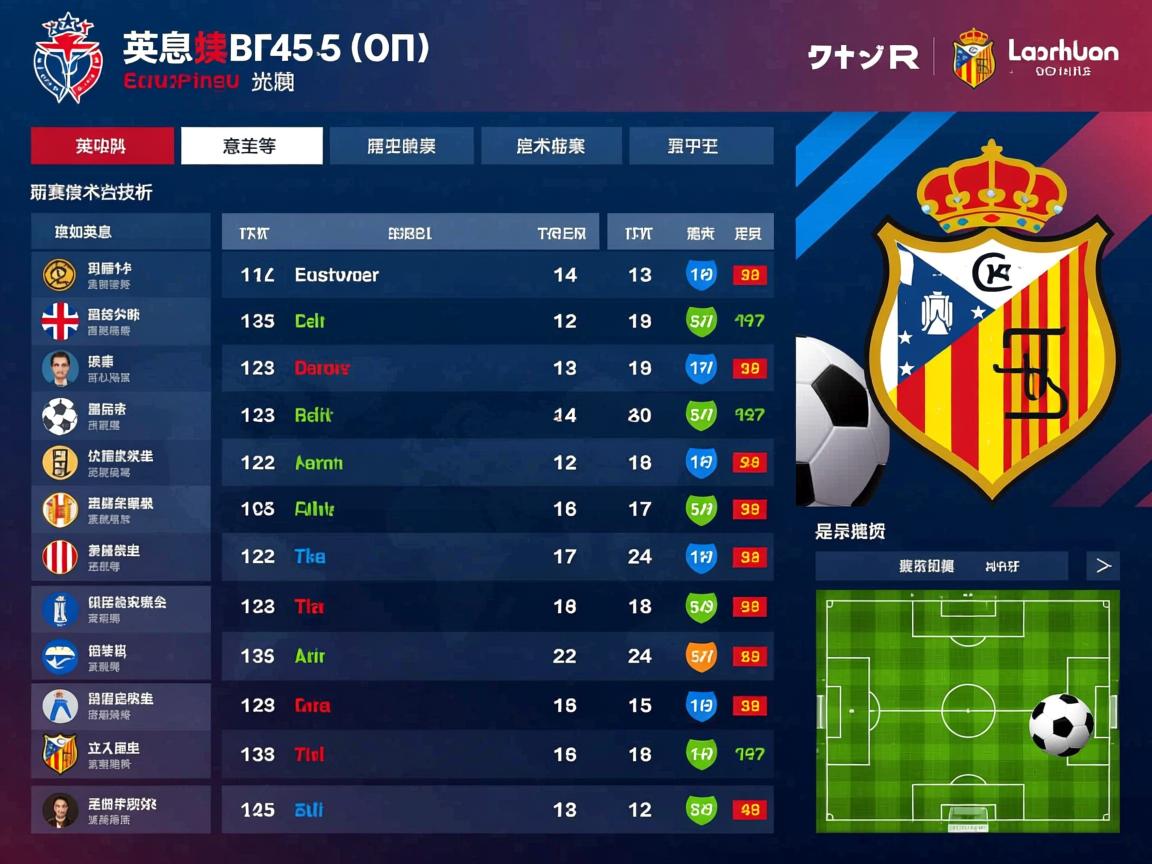
Task: Switch to the red tab
Action: (x=103, y=146)
